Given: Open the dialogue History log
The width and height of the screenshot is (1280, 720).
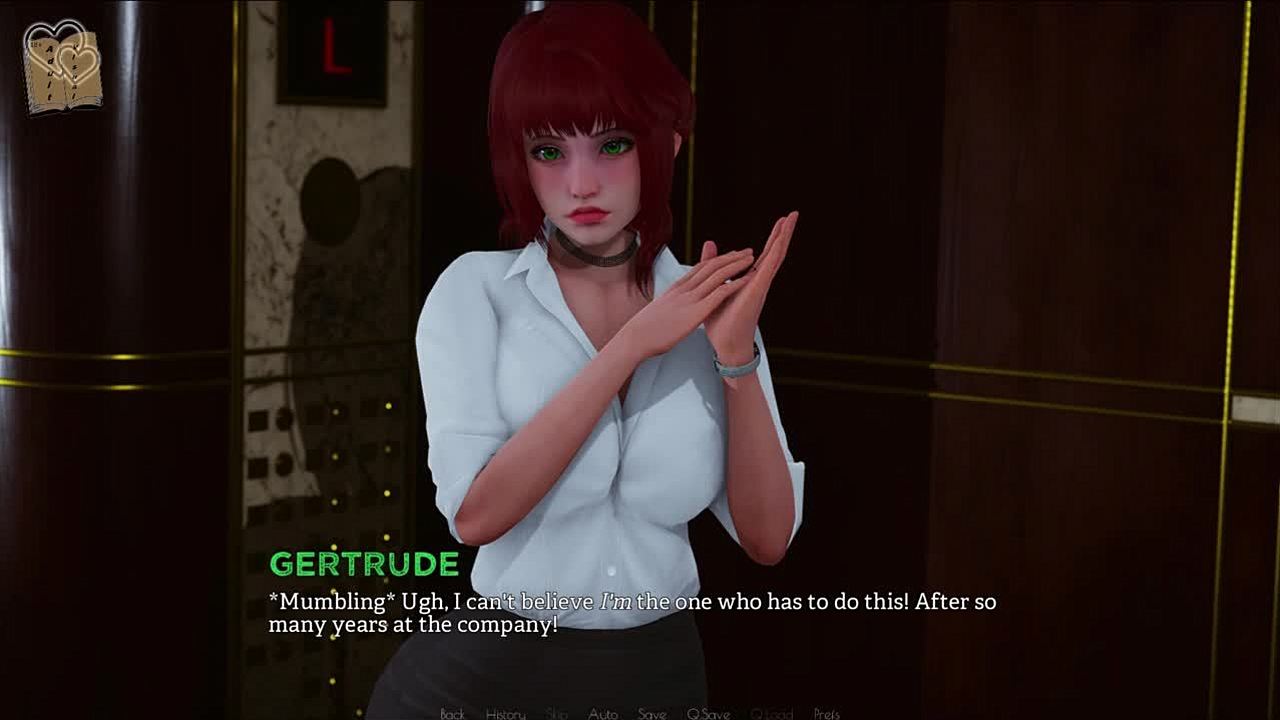Looking at the screenshot, I should pos(505,713).
